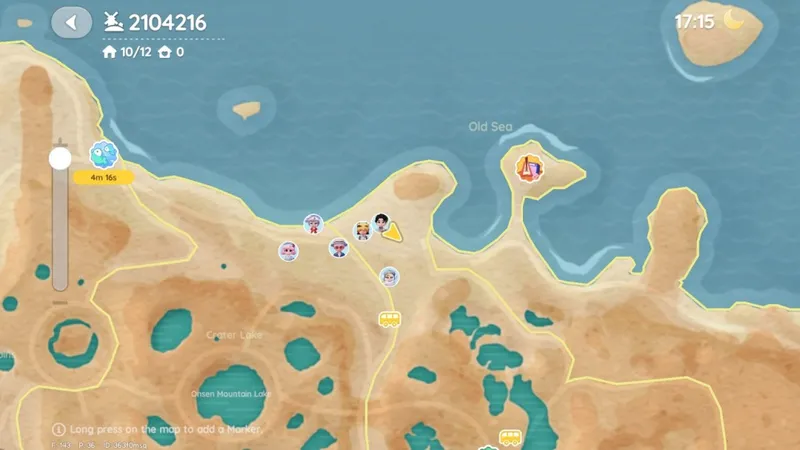The image size is (800, 450).
Task: Choose the white-haired character map marker
Action: 389,276
